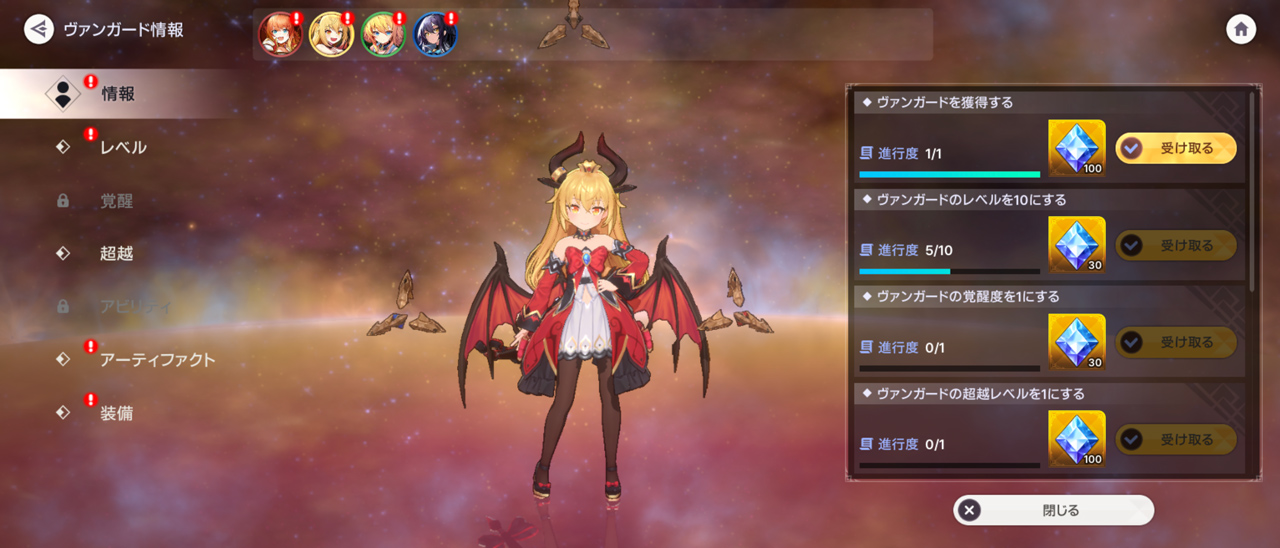Click 受け取る for the level 10 mission
Viewport: 1280px width, 548px height.
(x=1175, y=245)
